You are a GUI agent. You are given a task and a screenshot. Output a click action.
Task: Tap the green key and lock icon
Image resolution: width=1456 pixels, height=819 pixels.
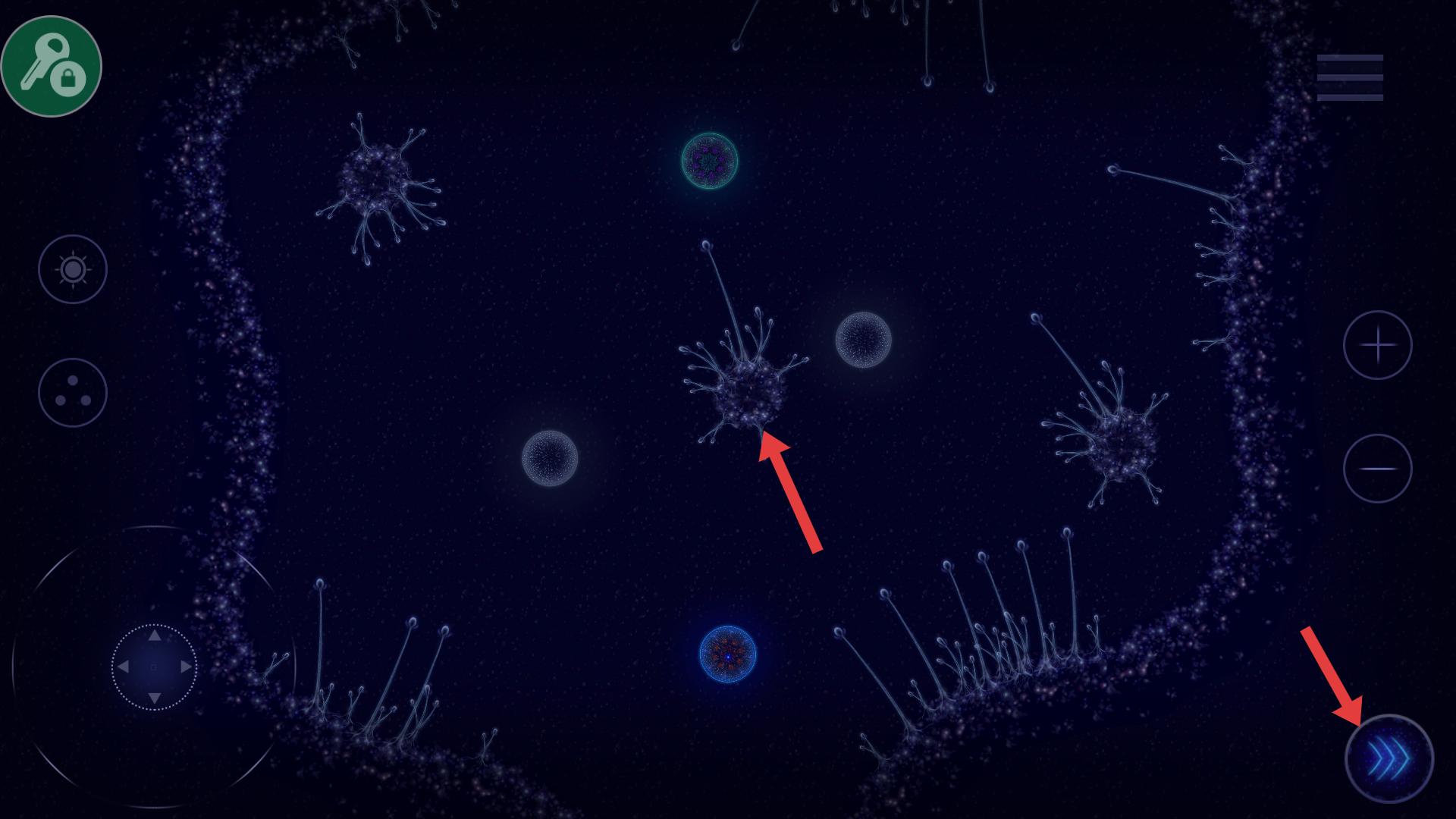tap(52, 66)
